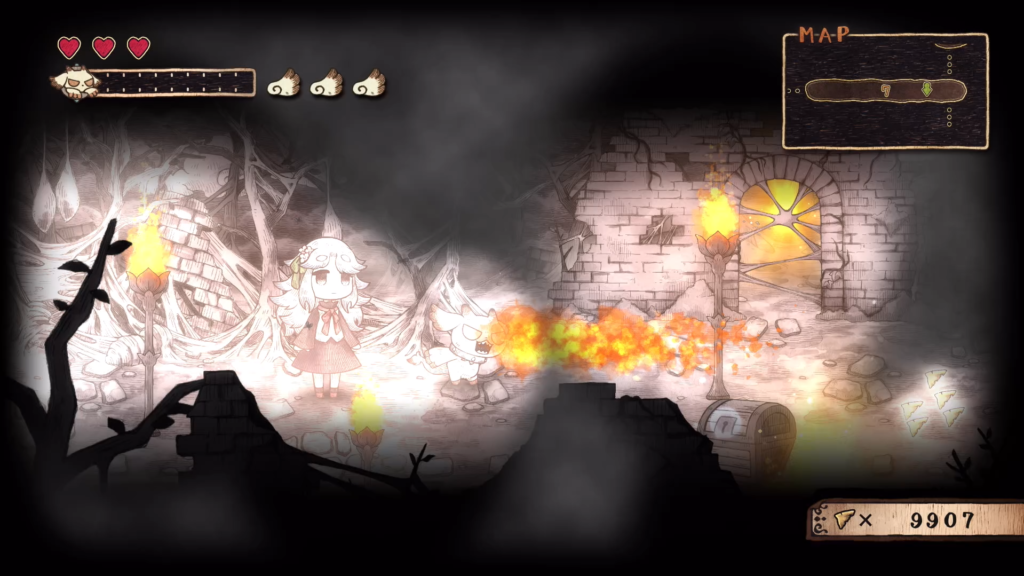Click the wolf face icon beside the gauge
The height and width of the screenshot is (576, 1024).
pos(76,83)
